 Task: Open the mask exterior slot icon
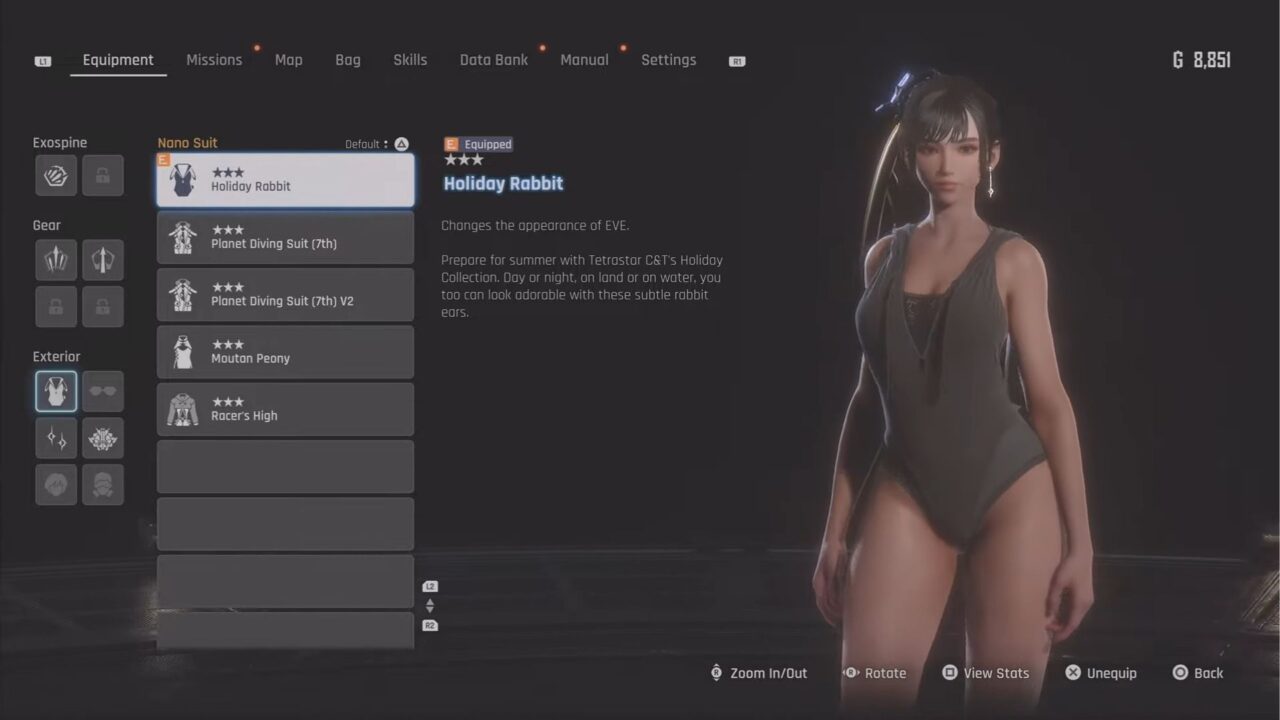point(103,485)
